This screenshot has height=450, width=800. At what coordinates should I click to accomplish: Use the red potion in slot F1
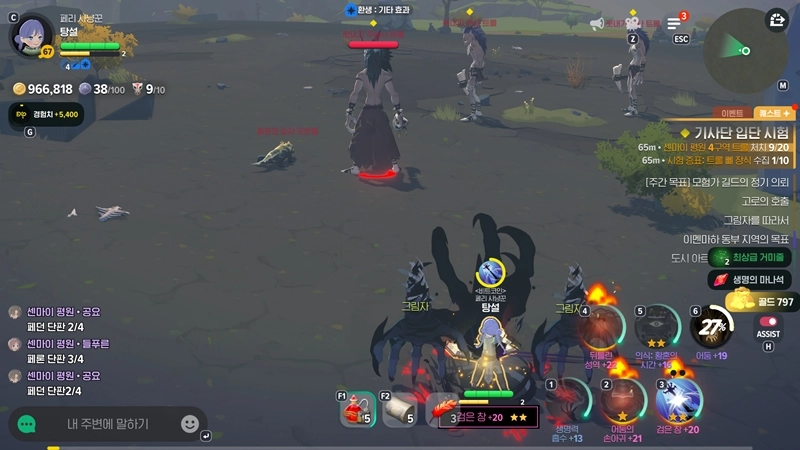tap(359, 410)
